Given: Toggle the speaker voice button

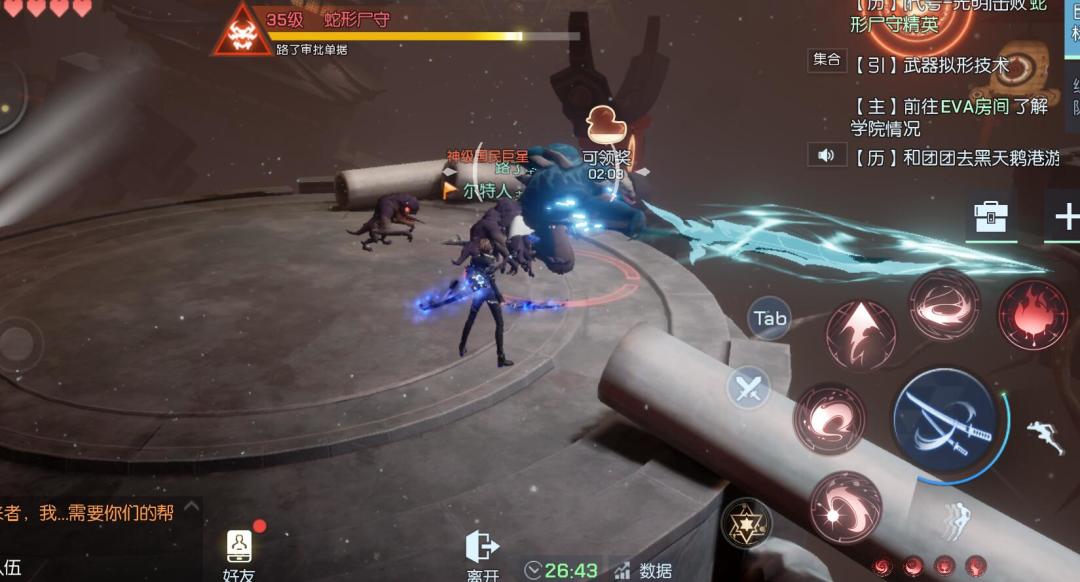Looking at the screenshot, I should click(x=826, y=155).
